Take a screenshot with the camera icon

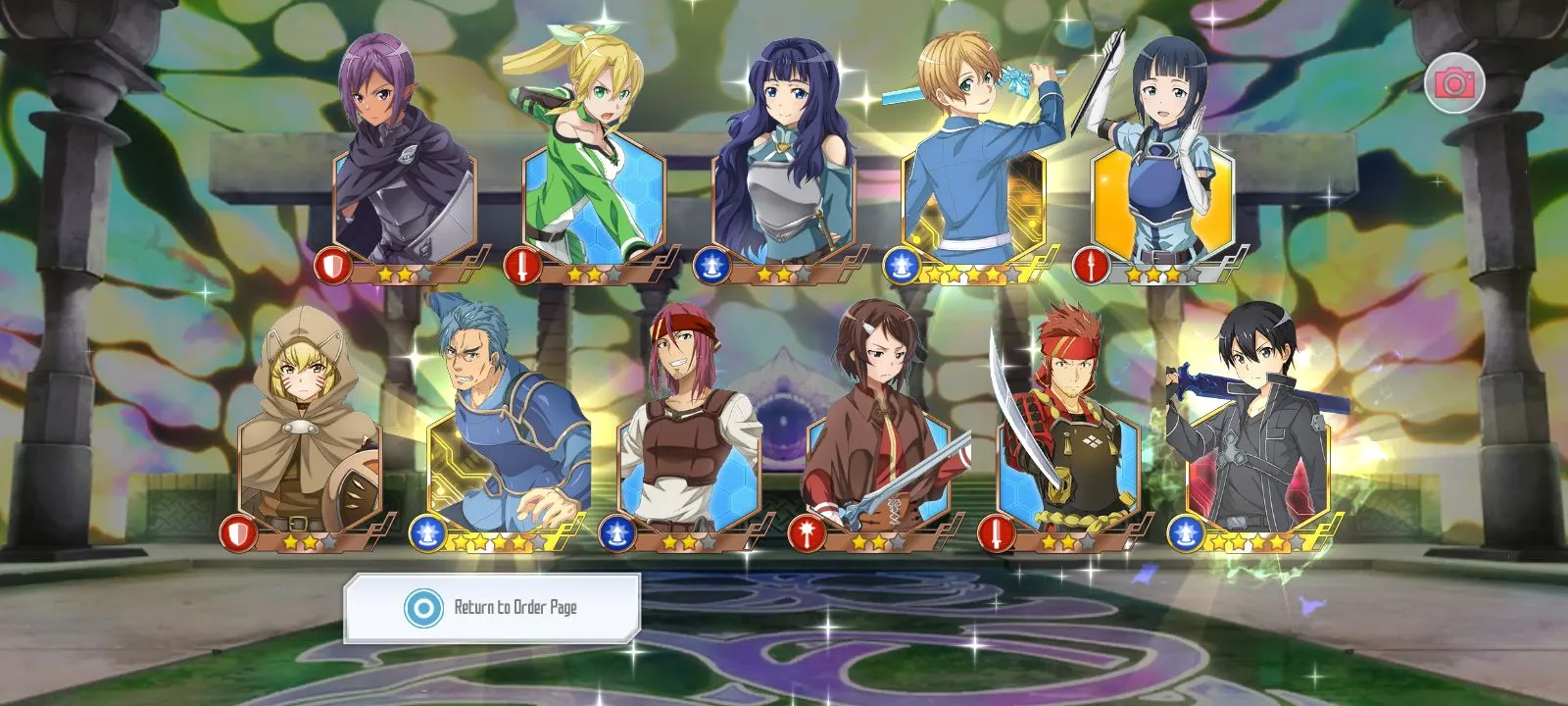tap(1454, 83)
